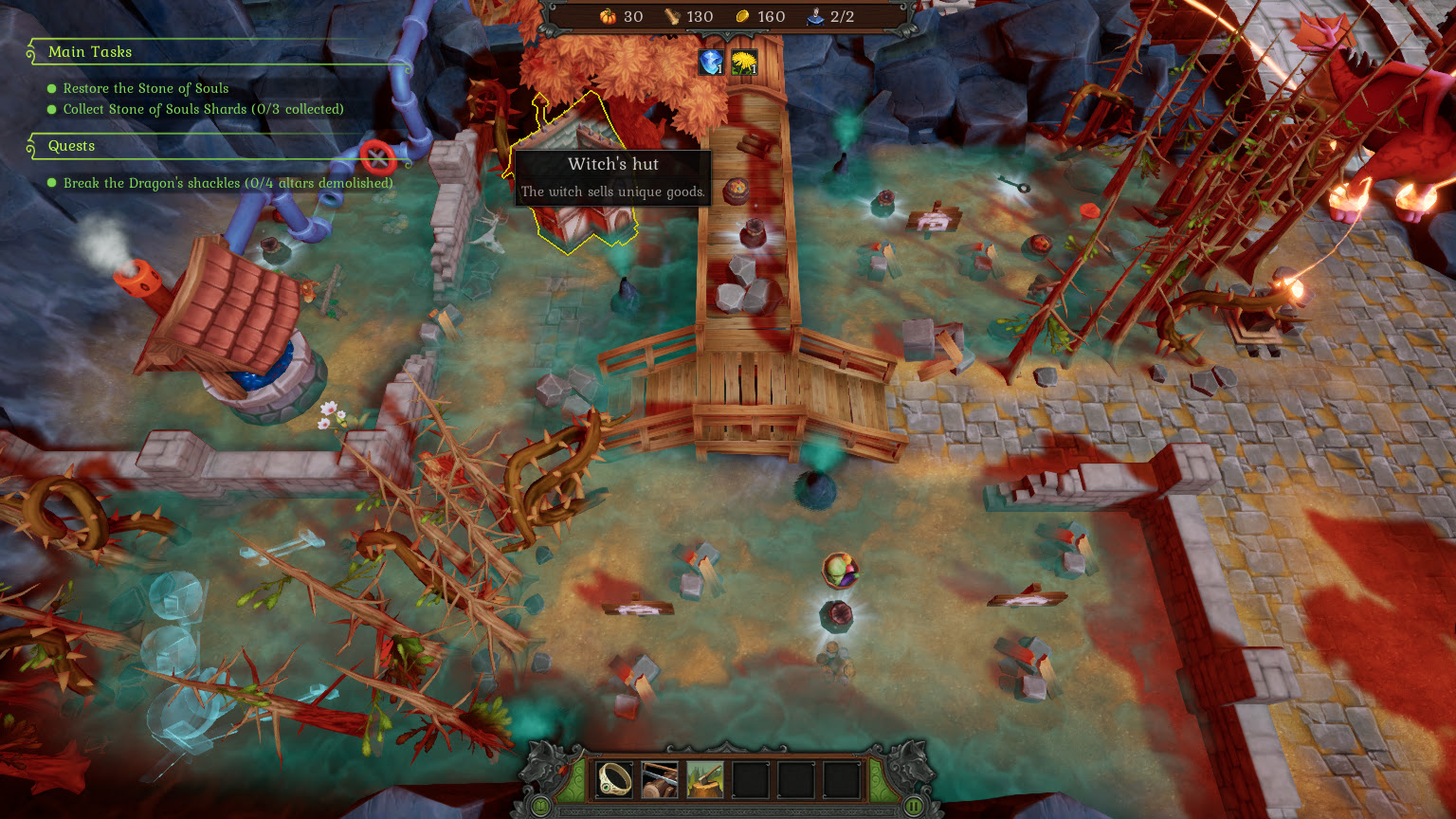Choose the axe in stump hotbar slot
1456x819 pixels.
point(704,779)
